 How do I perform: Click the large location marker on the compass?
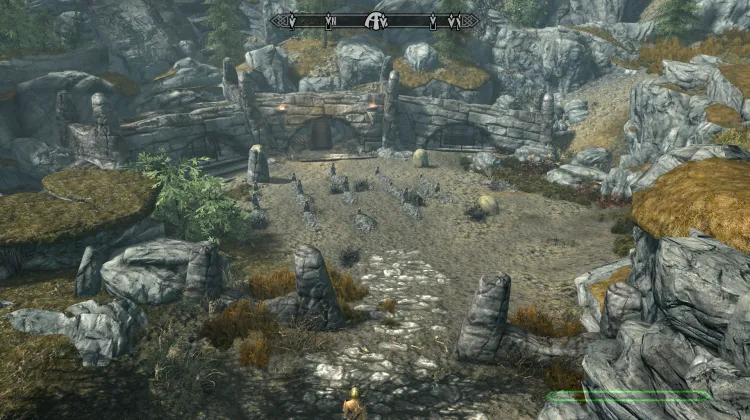tap(377, 19)
